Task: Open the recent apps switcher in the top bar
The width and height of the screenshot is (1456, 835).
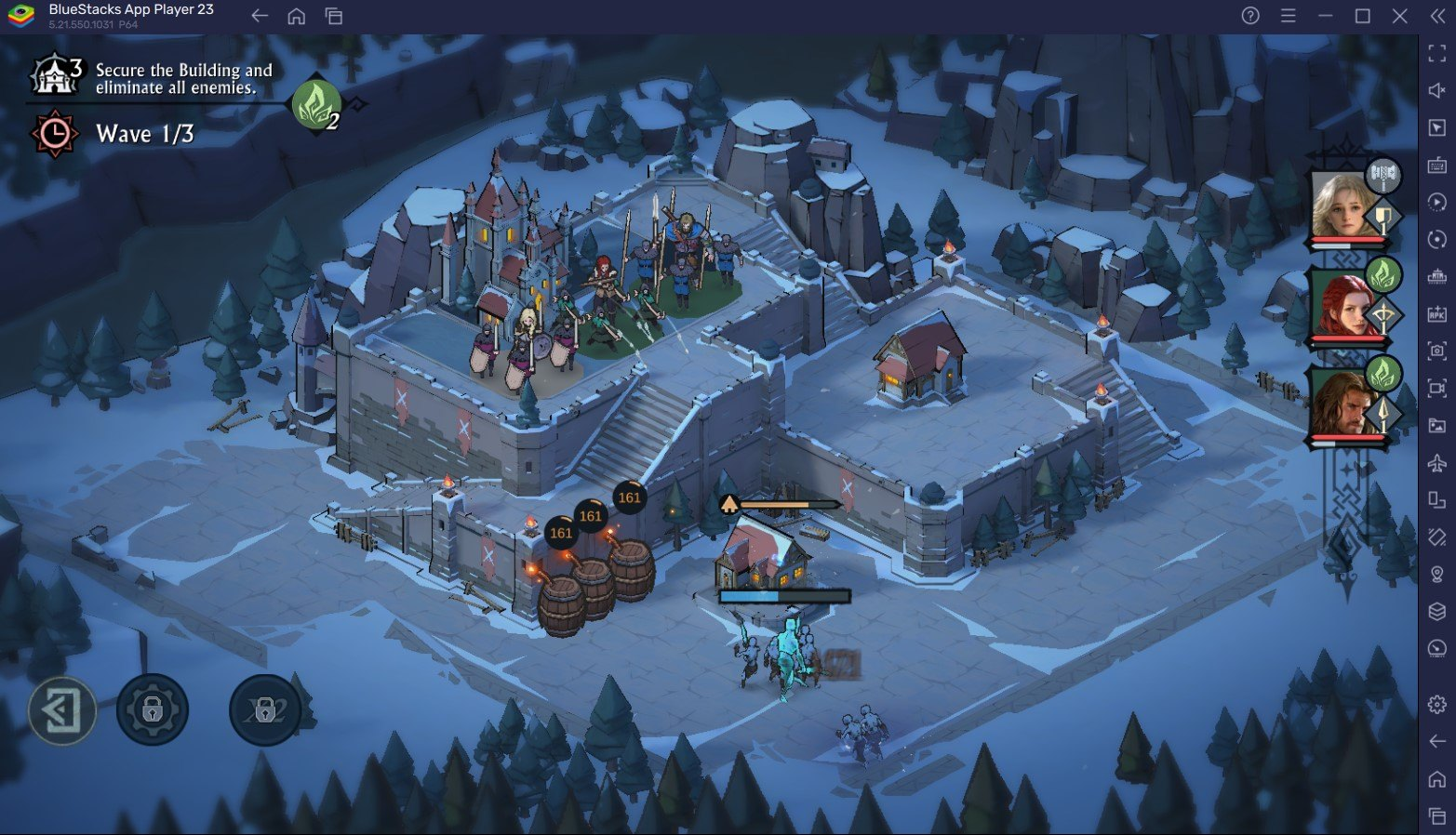Action: (x=332, y=16)
